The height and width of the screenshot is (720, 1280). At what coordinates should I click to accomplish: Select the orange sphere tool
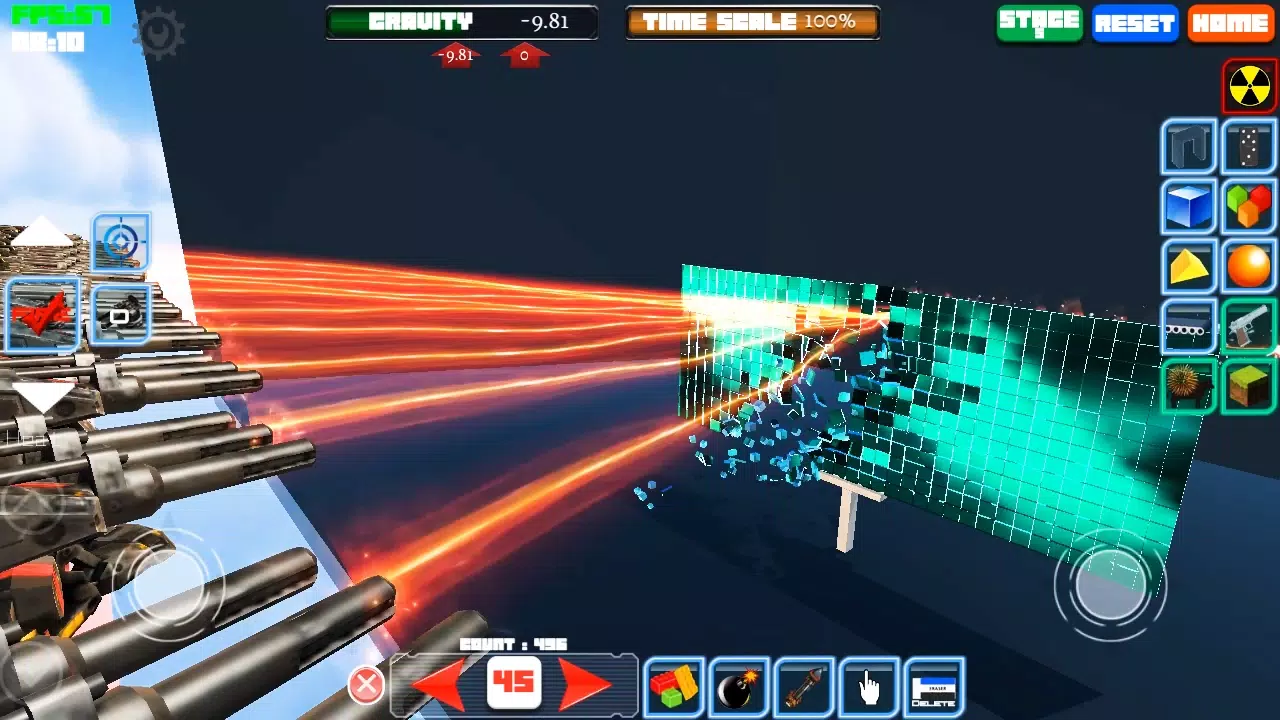click(1248, 267)
